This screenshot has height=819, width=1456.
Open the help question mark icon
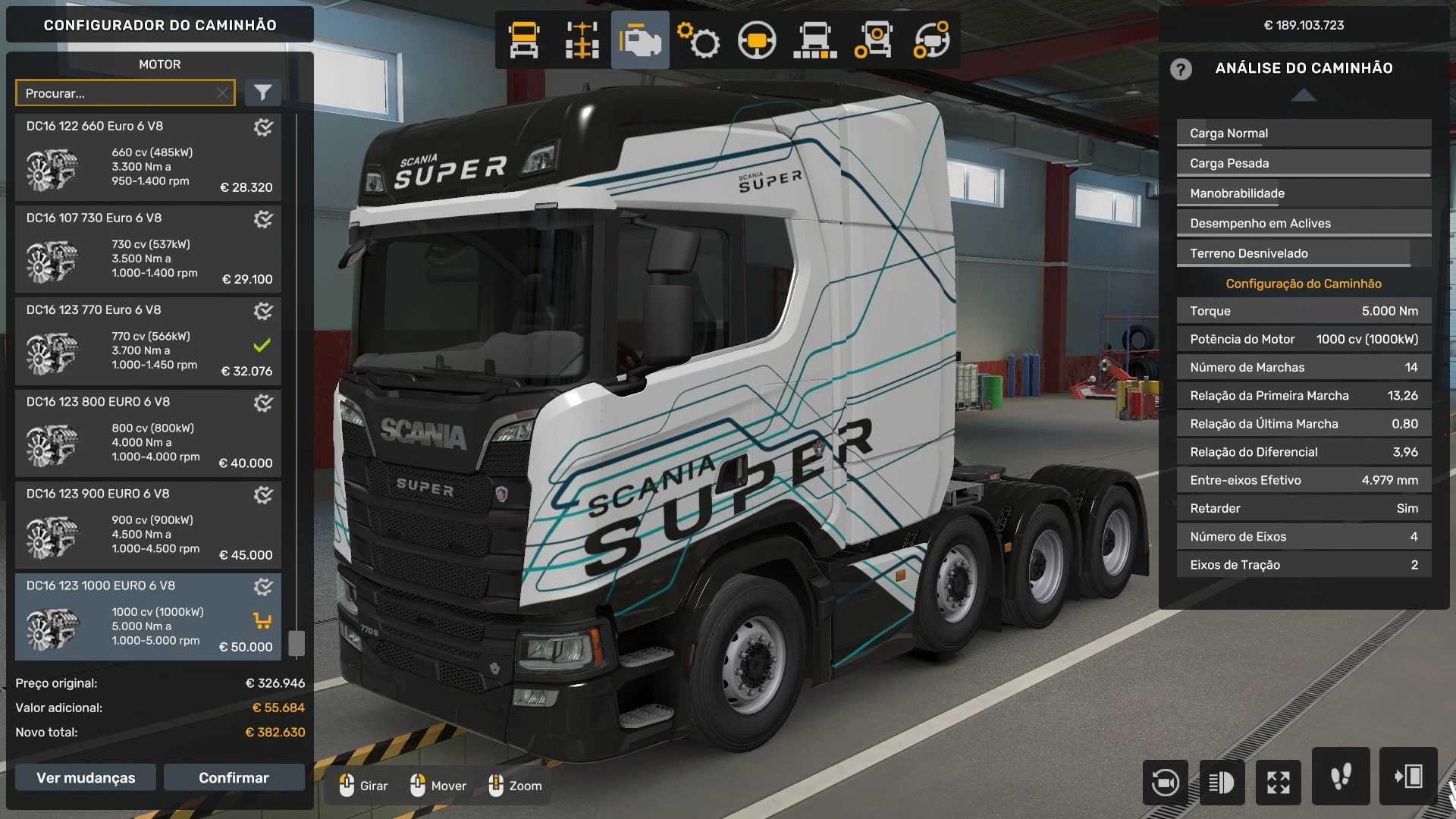1181,69
